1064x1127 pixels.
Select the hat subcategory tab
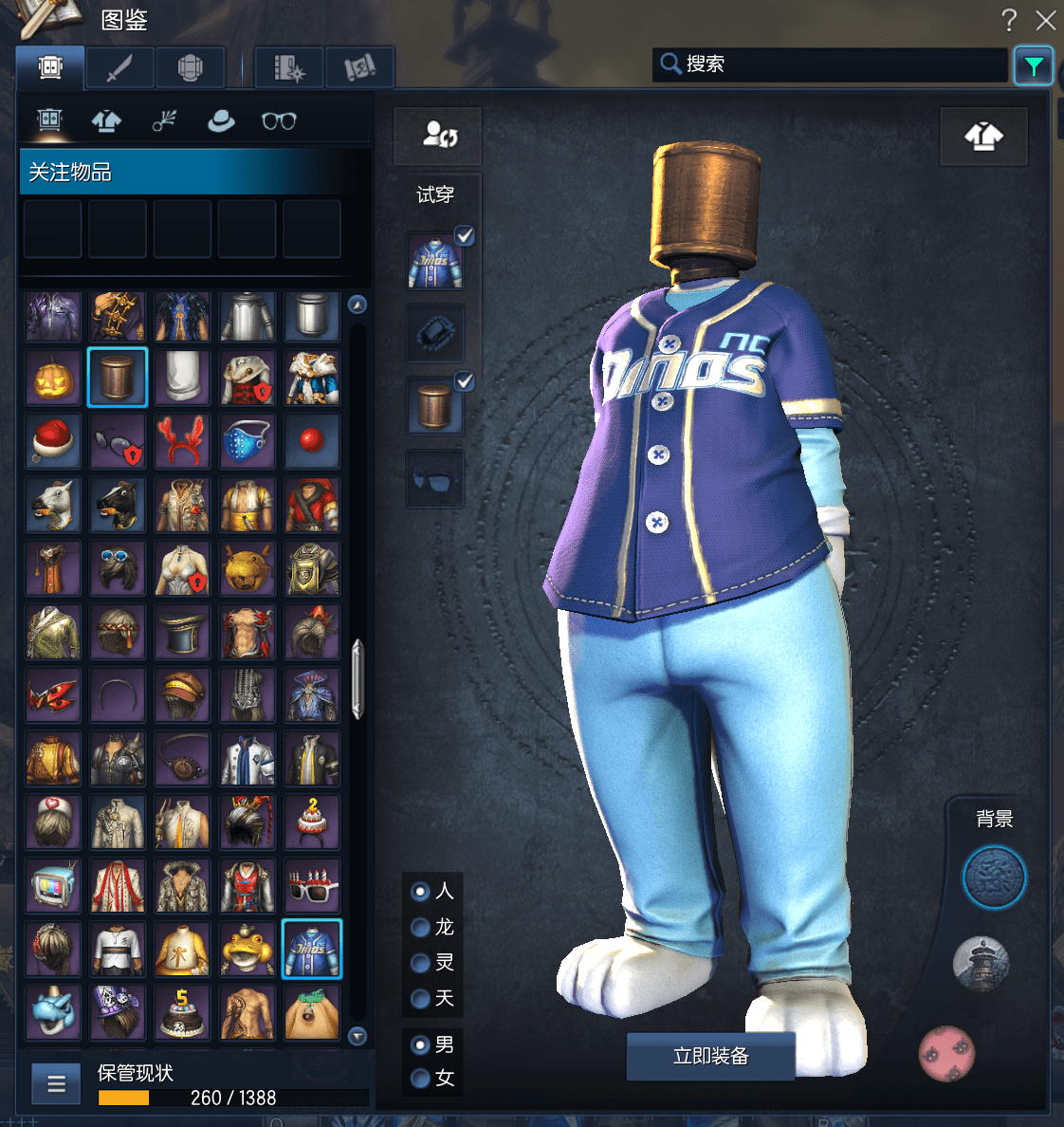pos(221,120)
